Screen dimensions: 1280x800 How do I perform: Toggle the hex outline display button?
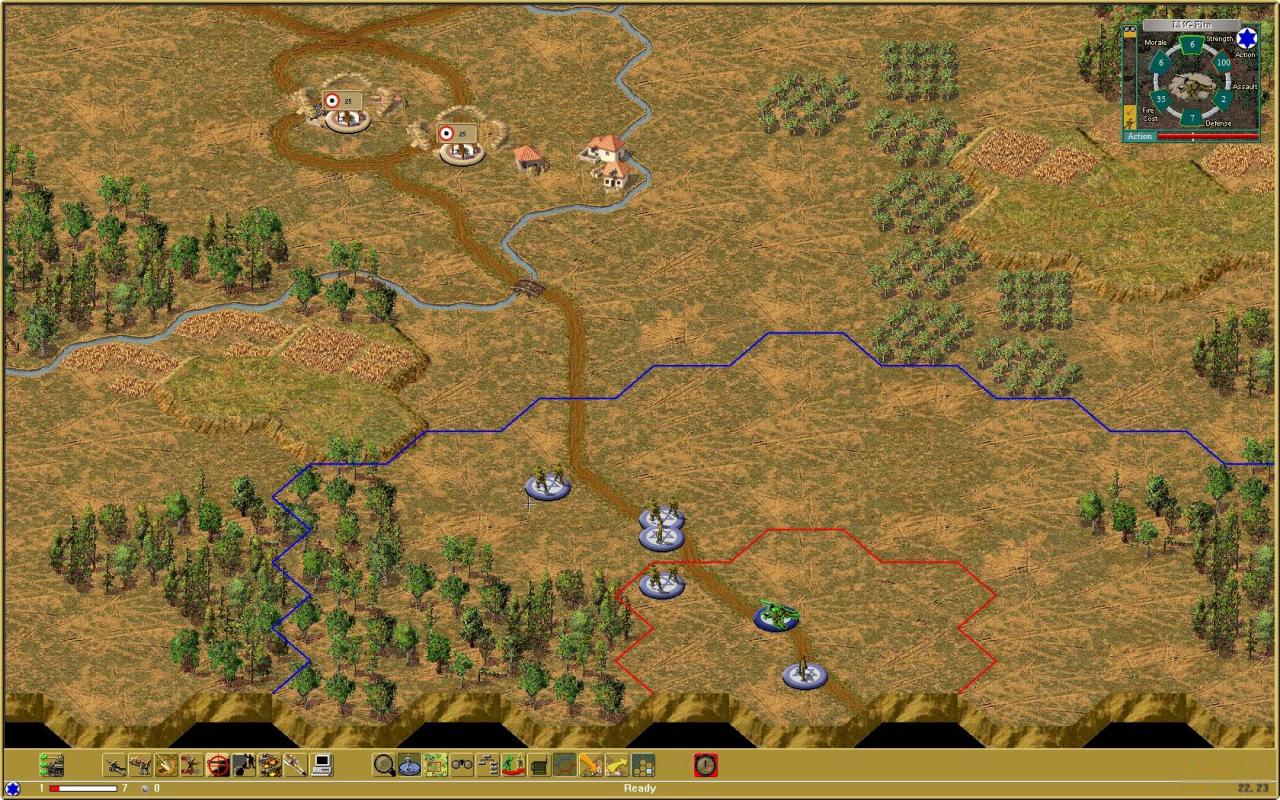point(565,765)
